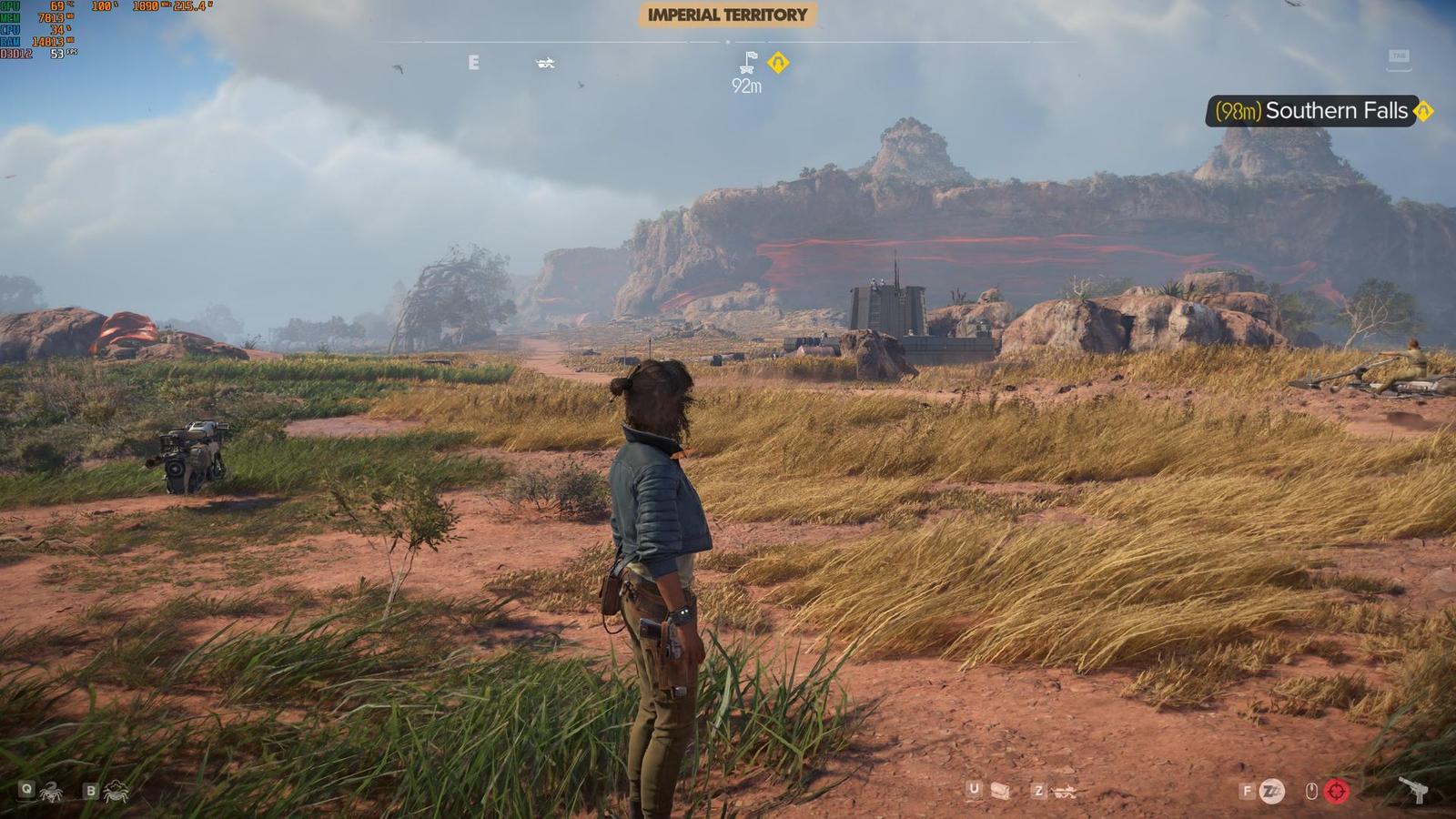Use the pouch item icon

1000,791
